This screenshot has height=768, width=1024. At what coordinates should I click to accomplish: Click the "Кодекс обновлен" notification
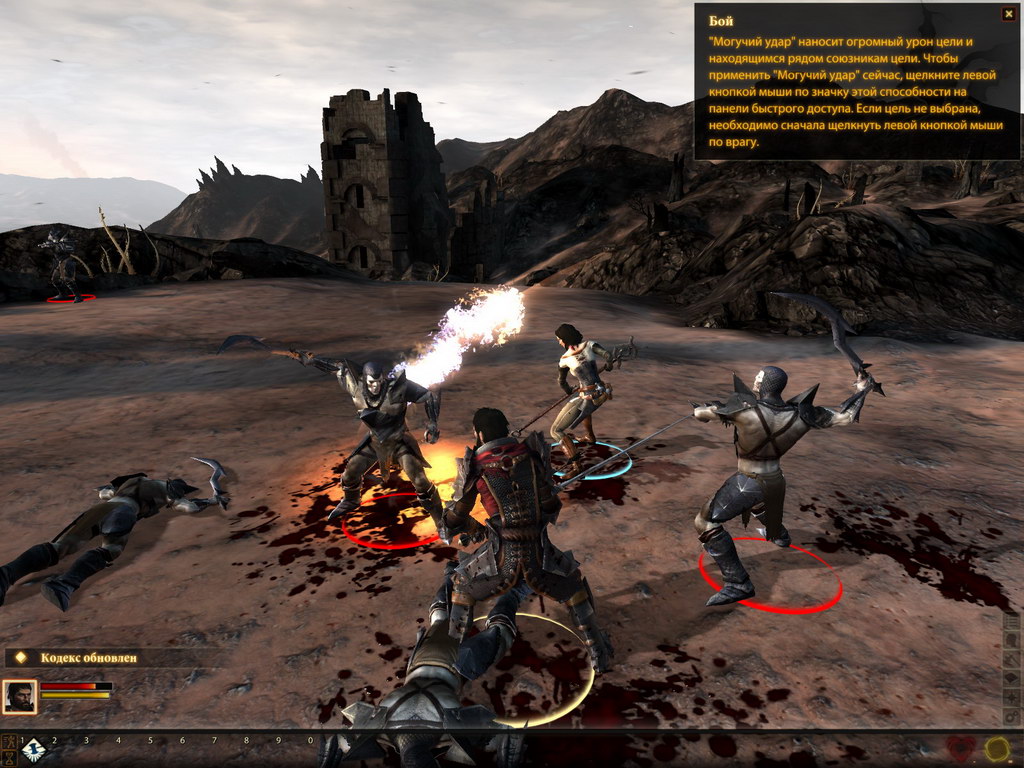point(88,658)
